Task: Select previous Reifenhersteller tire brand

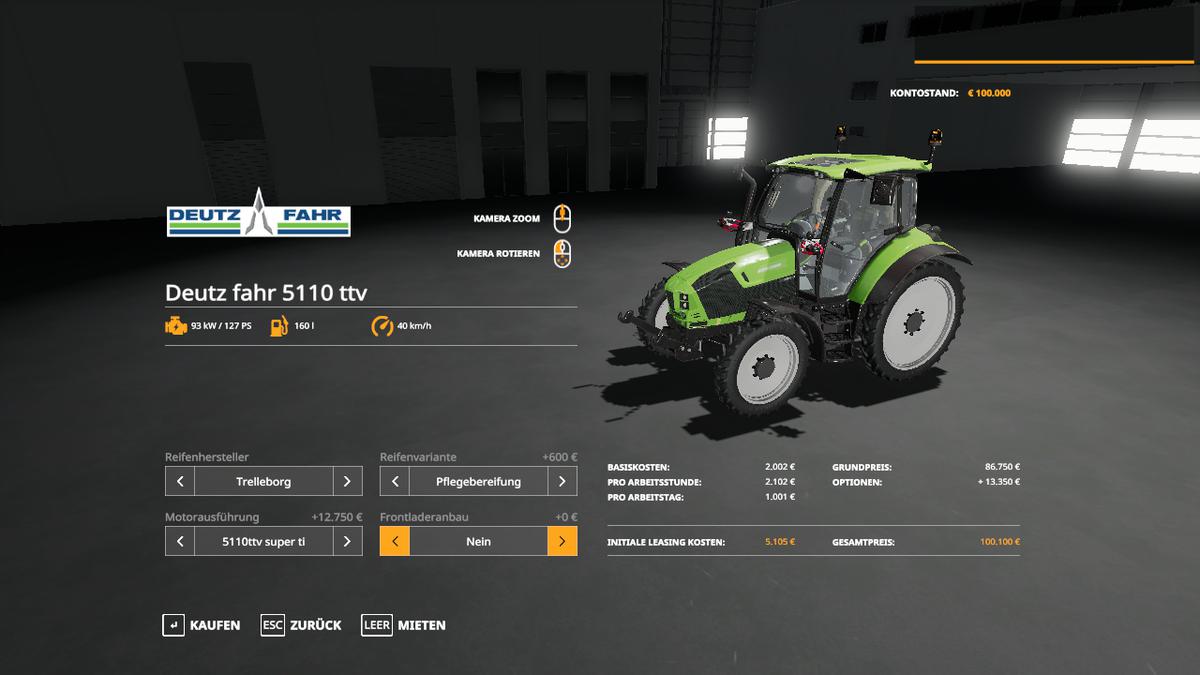Action: click(180, 481)
